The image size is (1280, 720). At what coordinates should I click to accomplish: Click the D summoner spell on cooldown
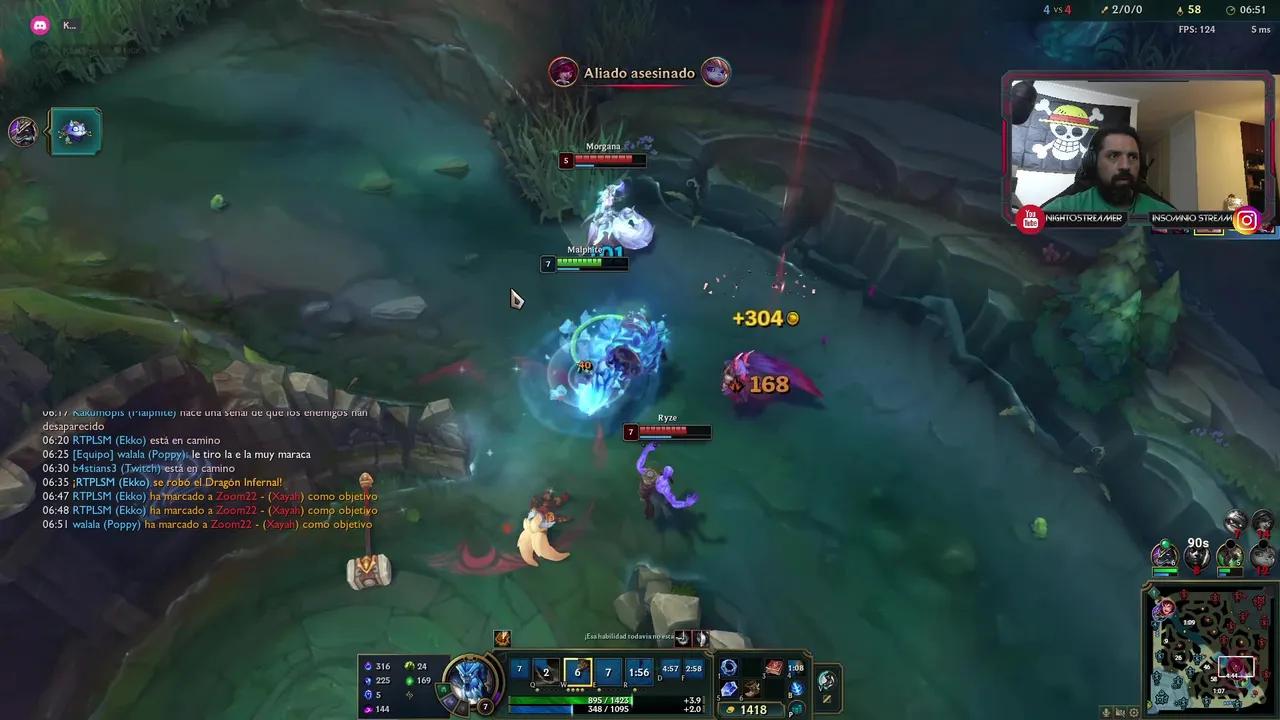pyautogui.click(x=672, y=670)
